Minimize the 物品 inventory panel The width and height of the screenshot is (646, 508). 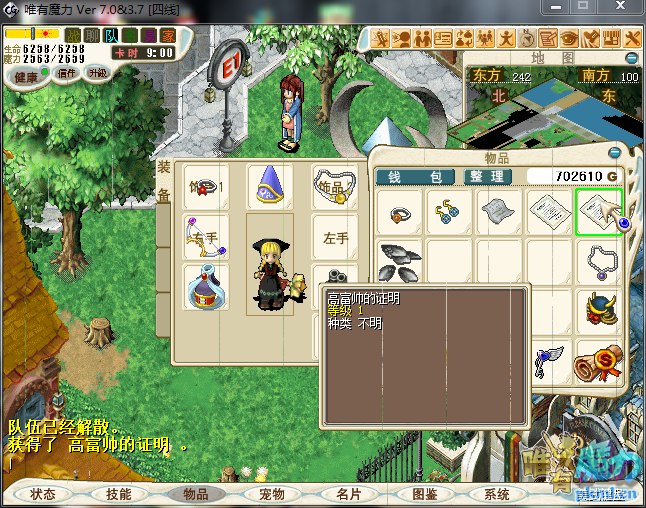point(614,153)
